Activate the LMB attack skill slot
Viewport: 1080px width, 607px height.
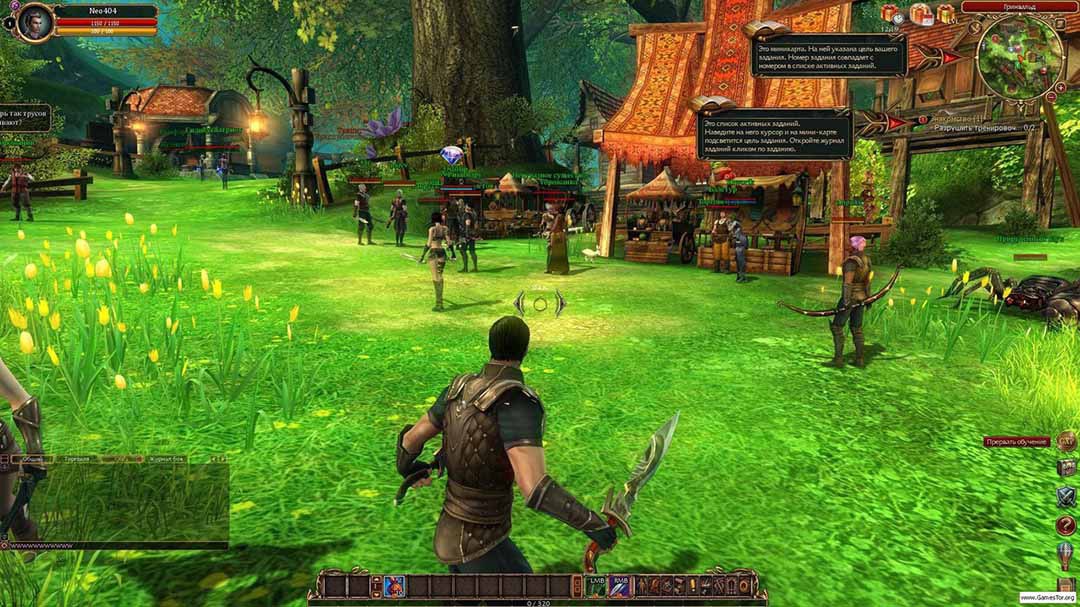(x=597, y=586)
